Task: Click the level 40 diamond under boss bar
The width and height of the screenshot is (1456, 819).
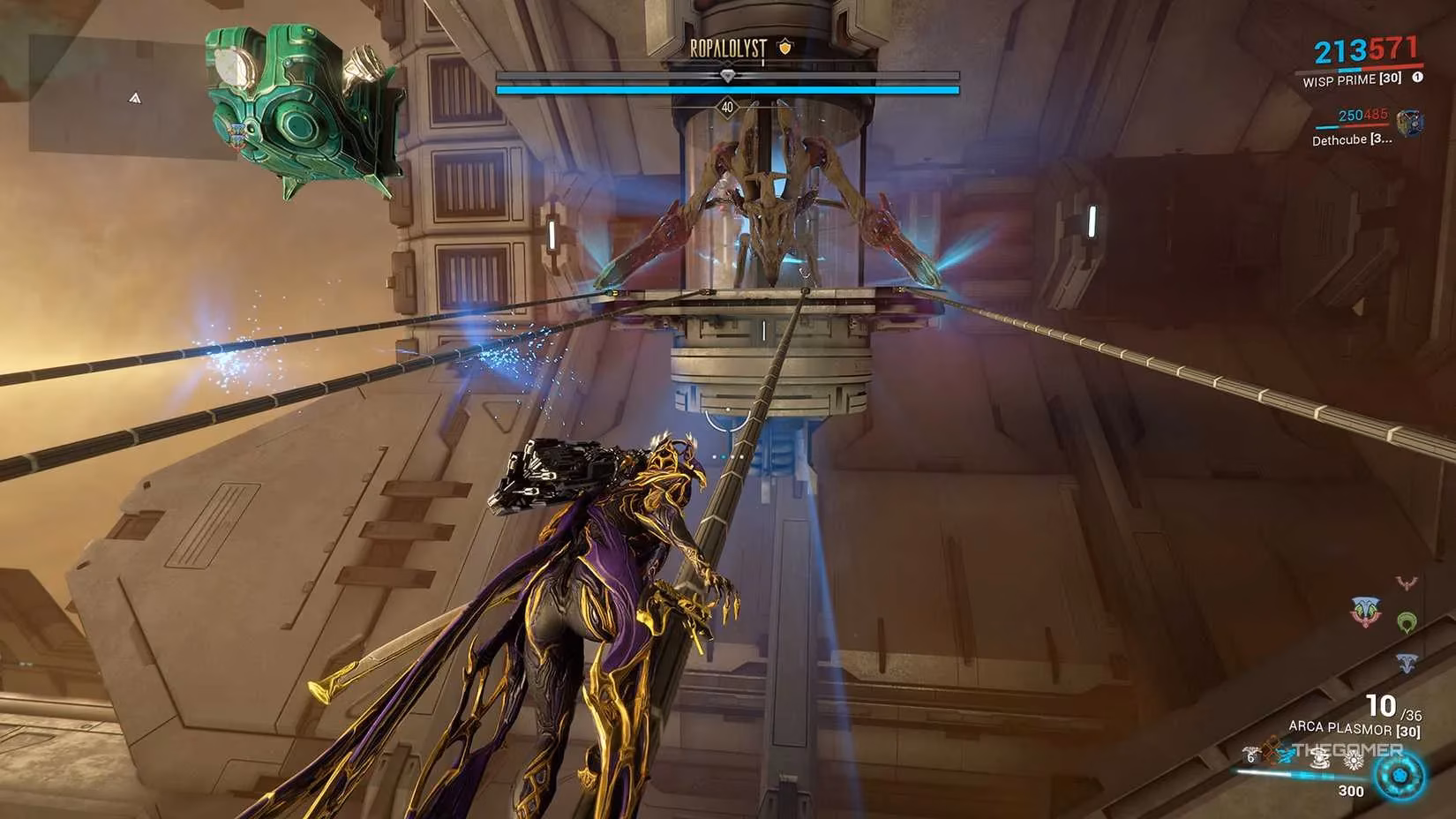Action: click(727, 104)
